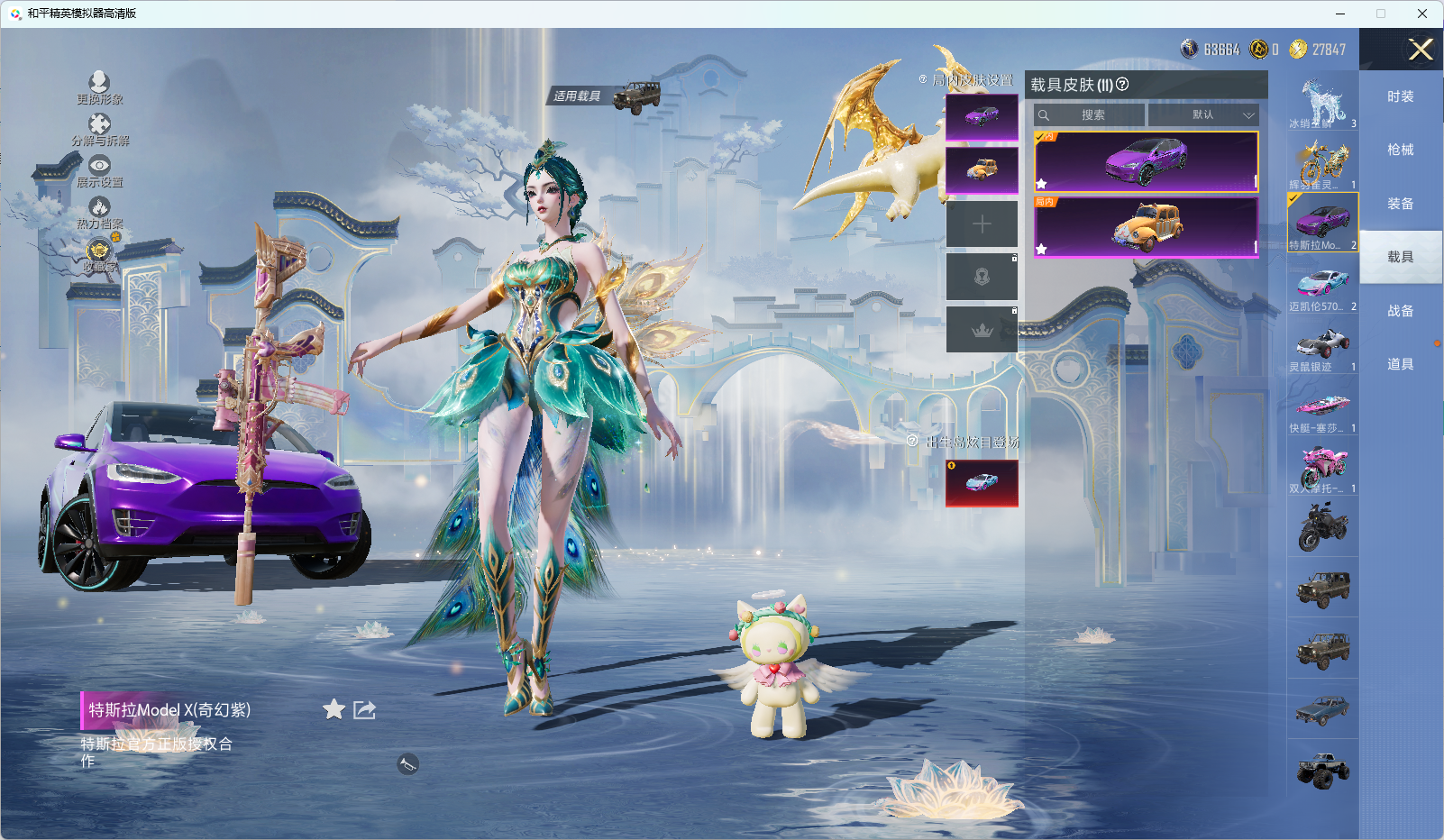
Task: Favorite the skin with the star icon
Action: click(x=334, y=709)
